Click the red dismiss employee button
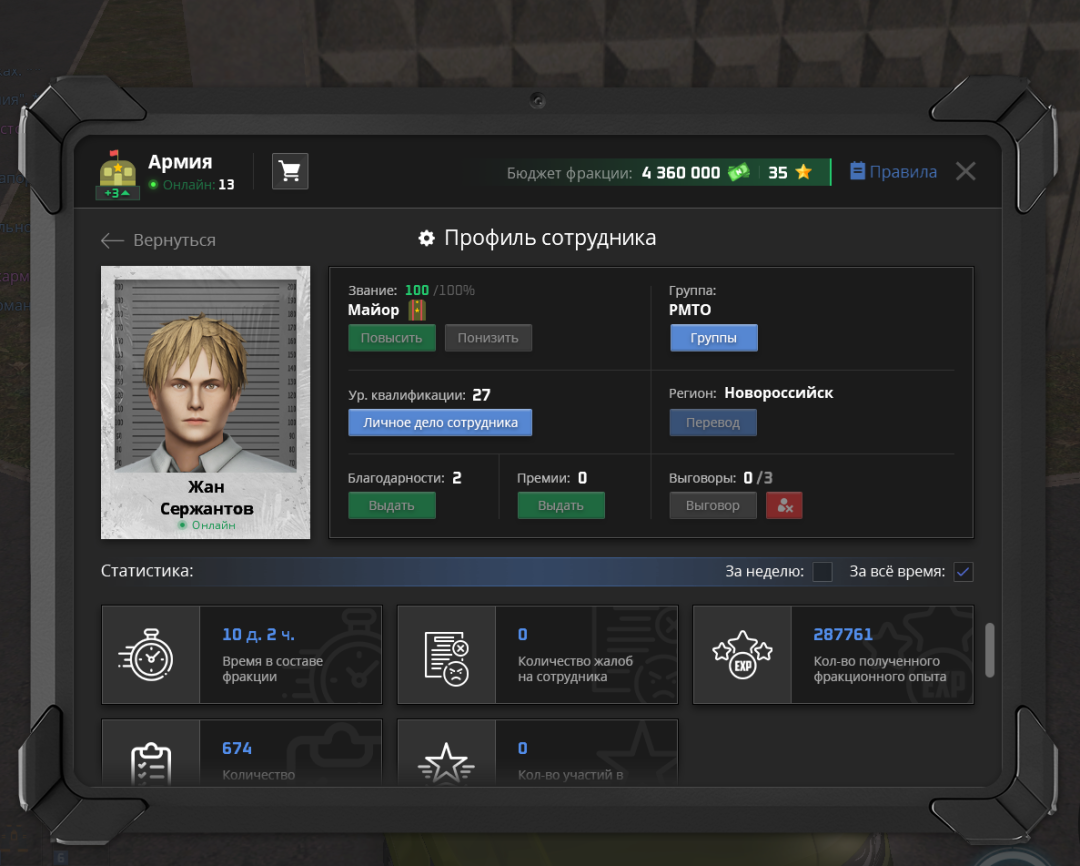The image size is (1080, 866). [x=784, y=506]
